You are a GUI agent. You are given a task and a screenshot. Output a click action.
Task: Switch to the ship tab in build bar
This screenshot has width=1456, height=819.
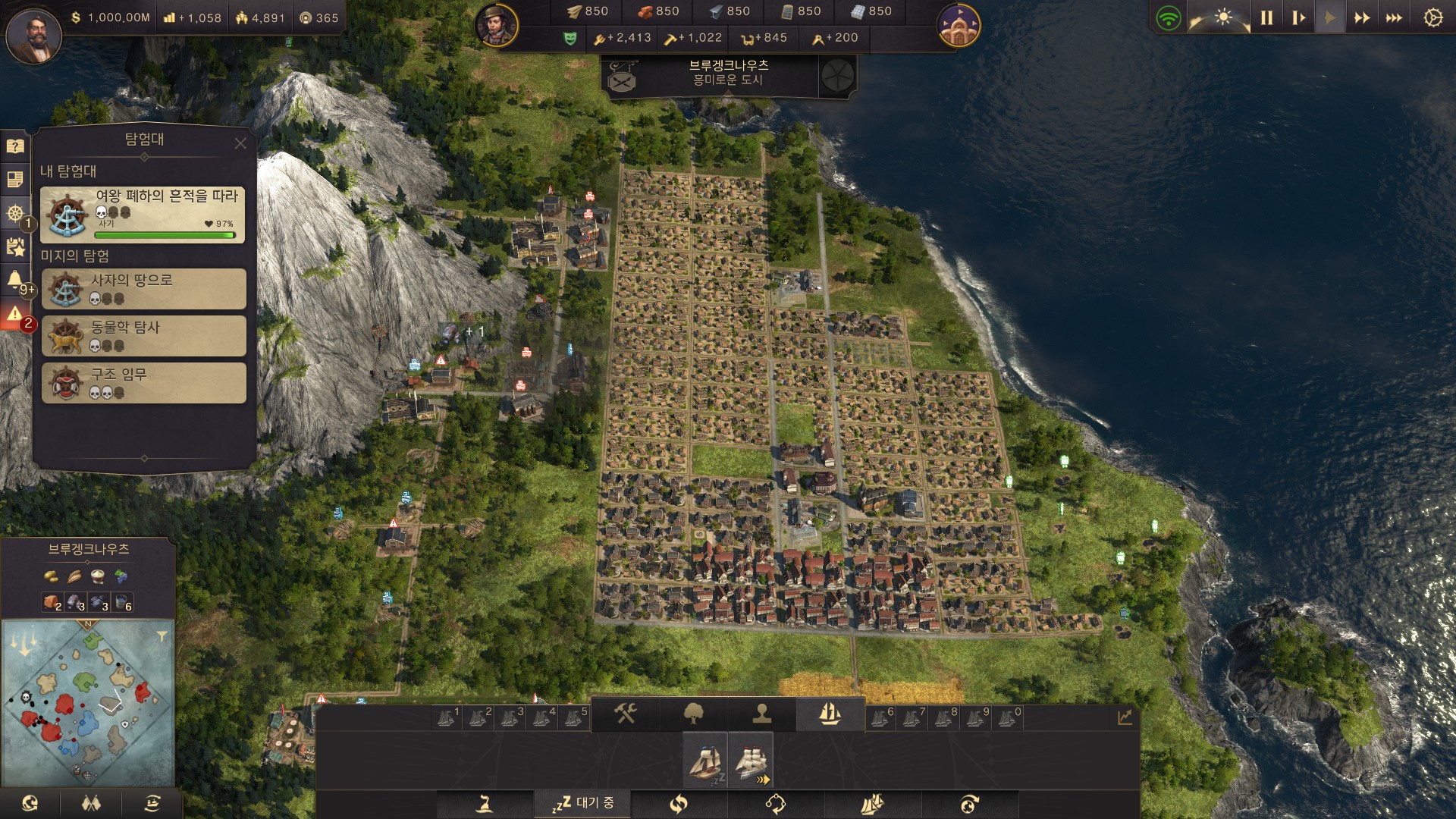(x=830, y=714)
